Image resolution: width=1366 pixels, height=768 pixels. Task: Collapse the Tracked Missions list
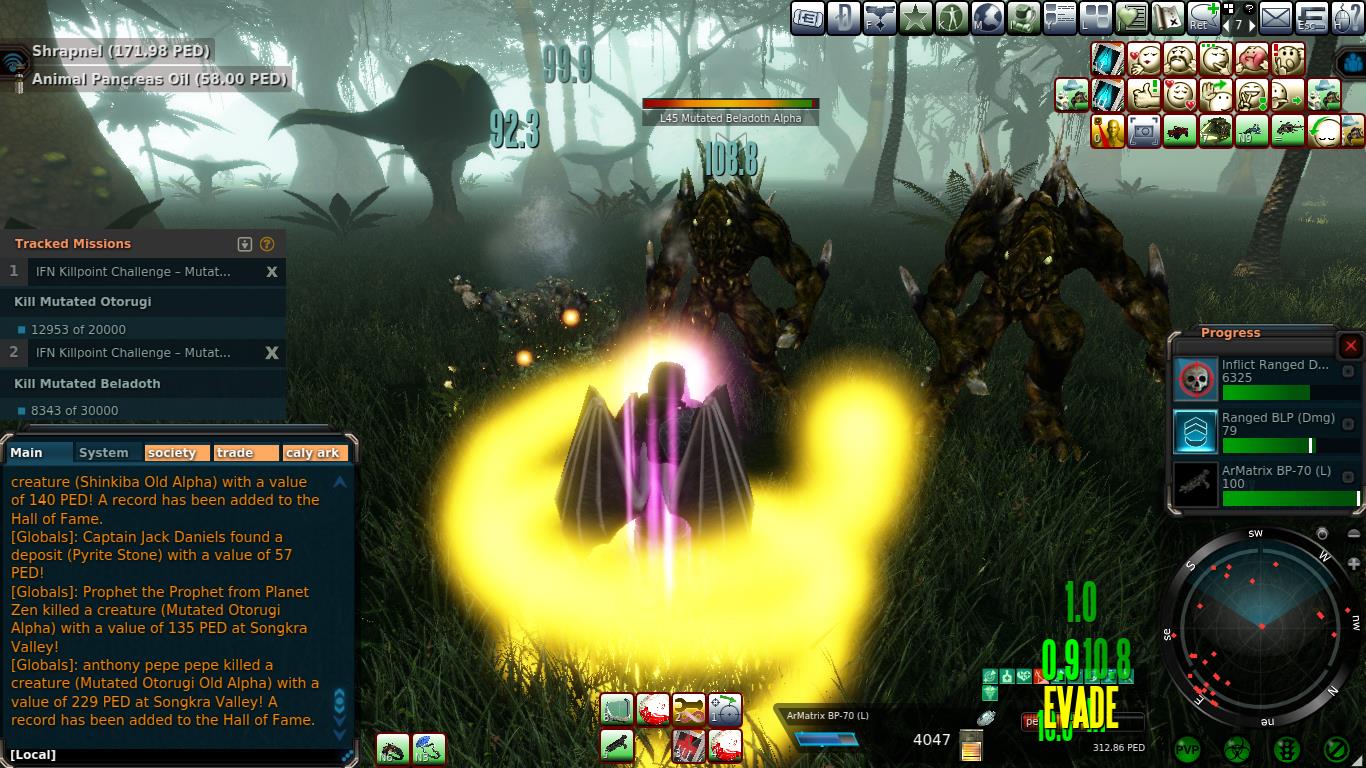click(x=245, y=244)
